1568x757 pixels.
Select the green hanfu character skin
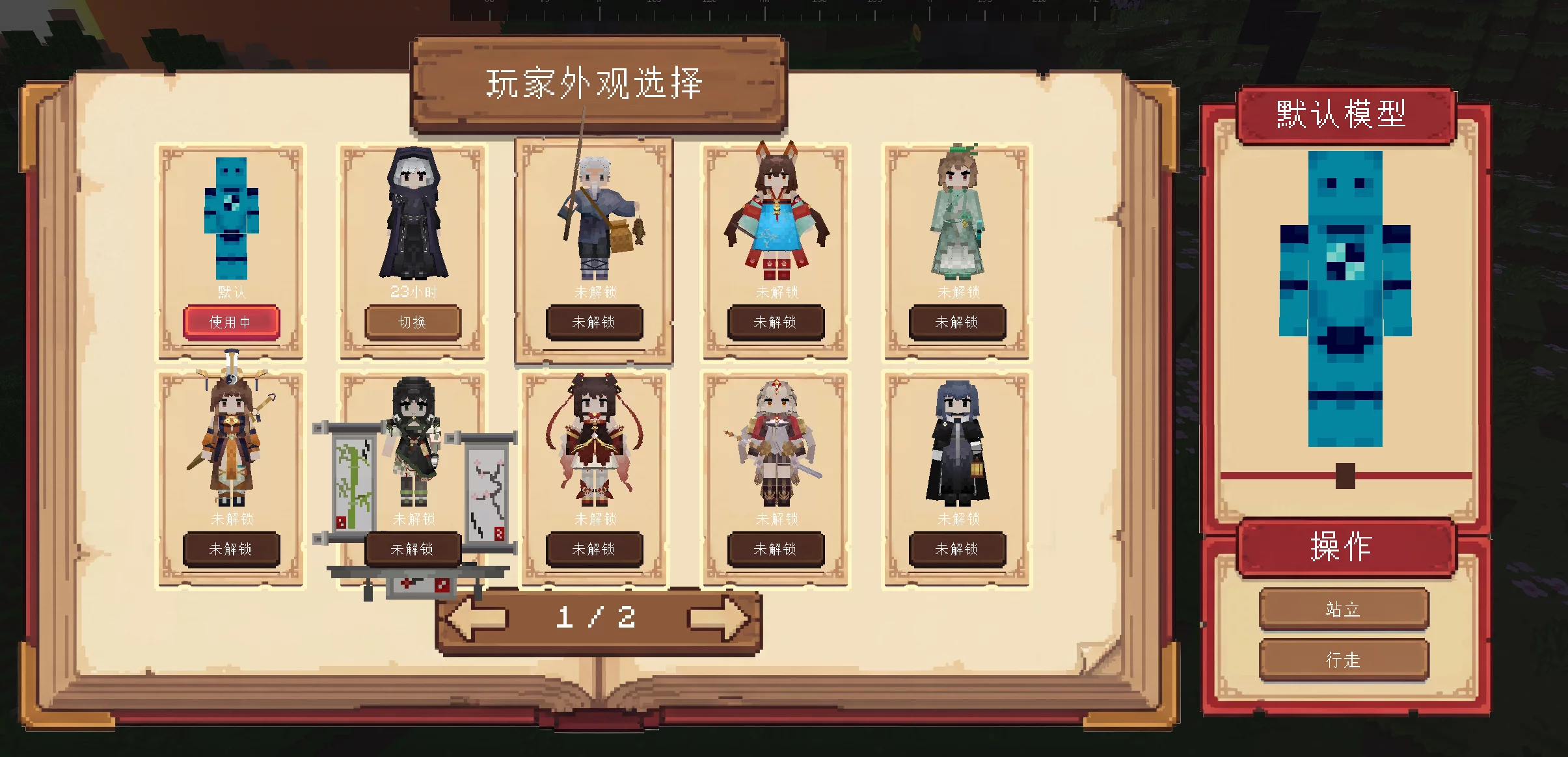pos(955,215)
